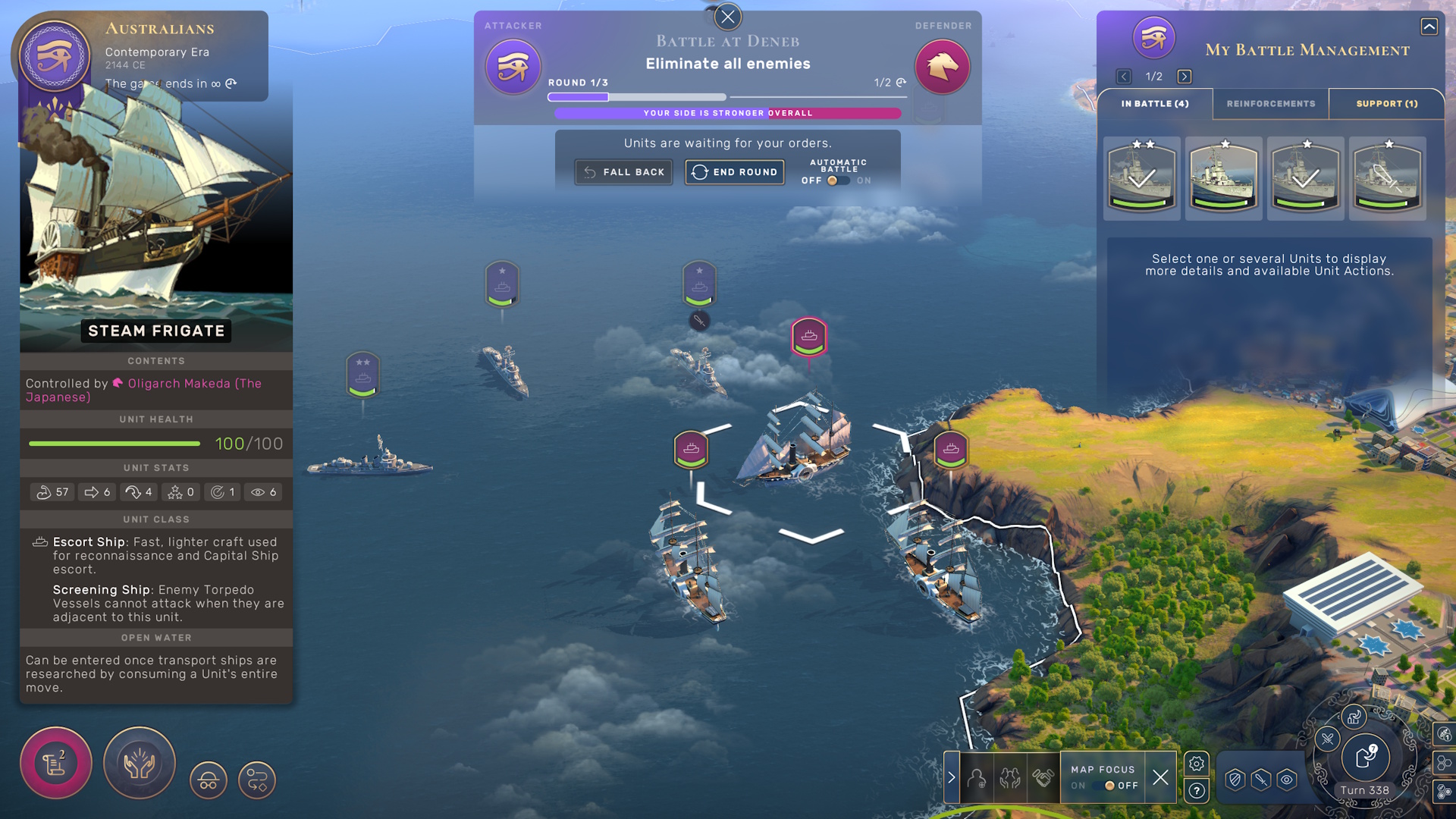This screenshot has width=1456, height=819.
Task: Close the Map Focus toolbar
Action: pos(1160,777)
